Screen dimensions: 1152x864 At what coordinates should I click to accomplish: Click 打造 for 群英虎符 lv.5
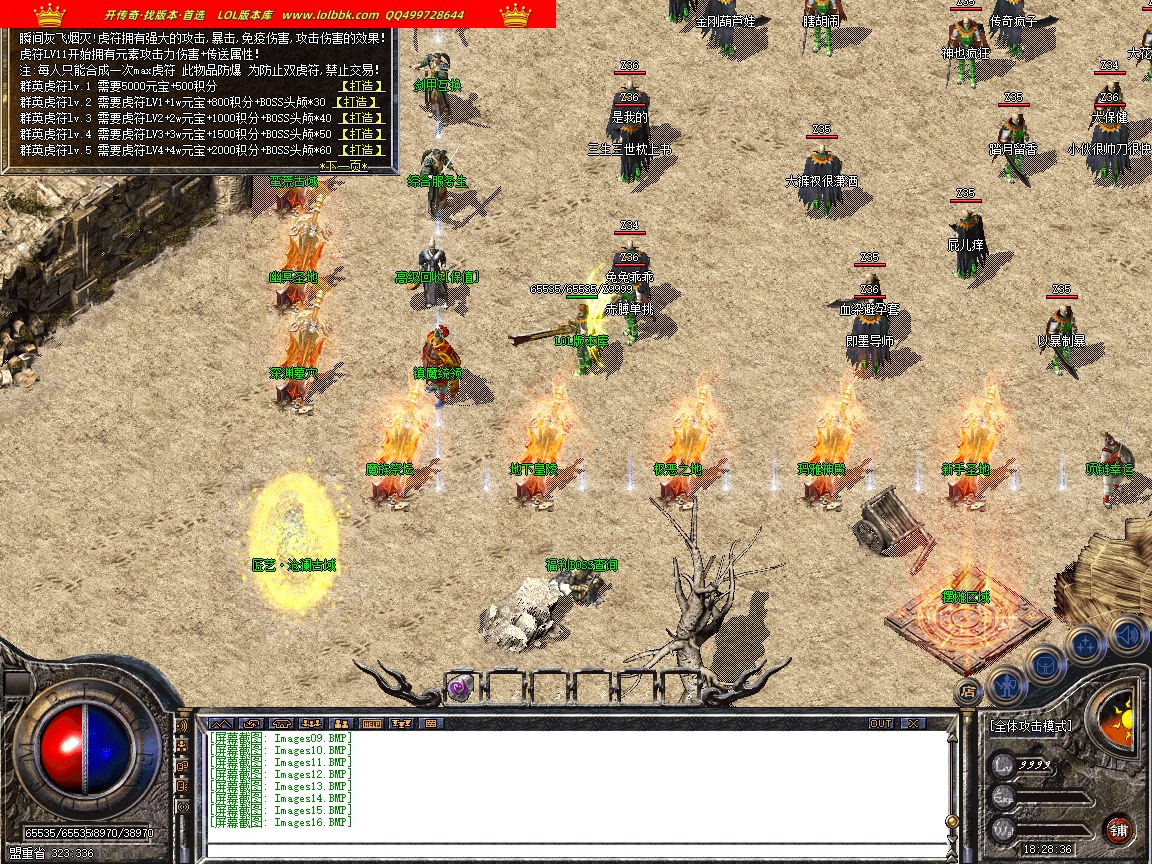click(x=364, y=150)
